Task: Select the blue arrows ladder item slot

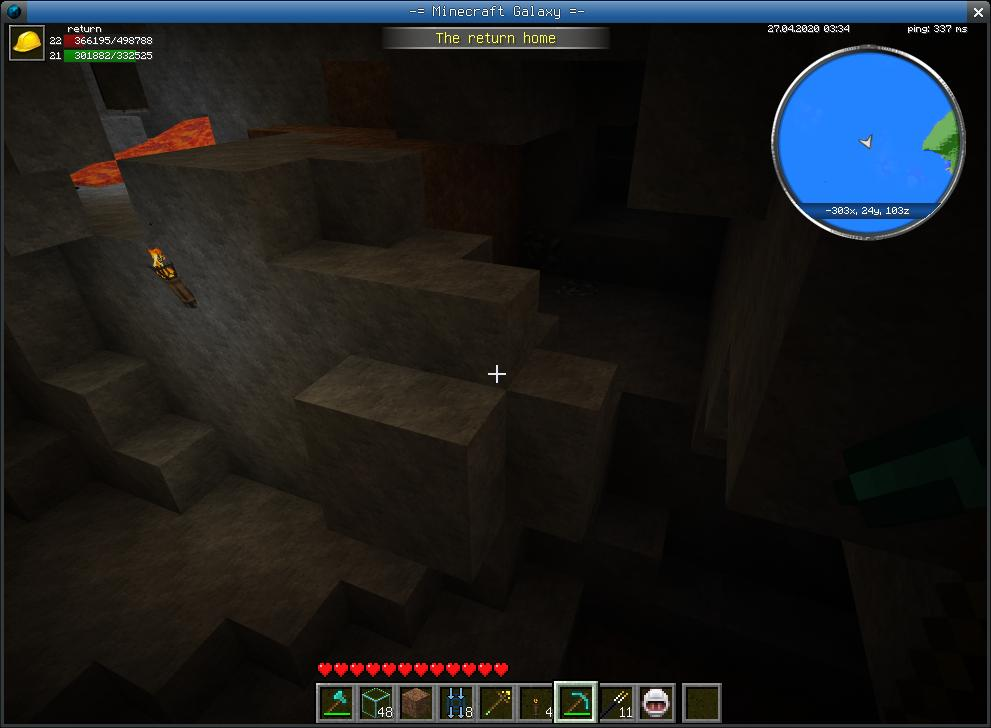Action: [x=457, y=702]
